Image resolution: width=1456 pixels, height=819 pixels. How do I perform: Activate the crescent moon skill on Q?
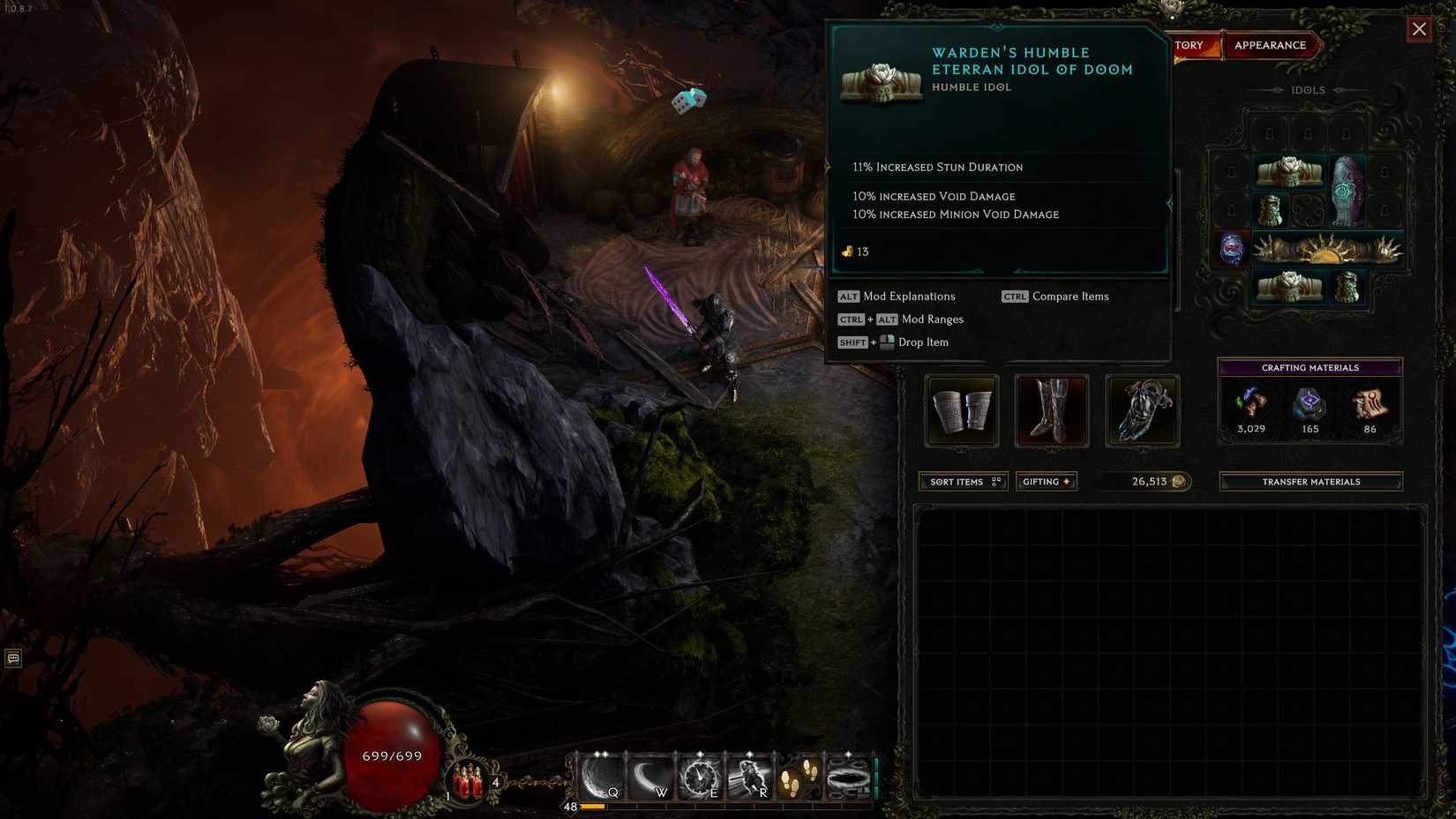601,778
